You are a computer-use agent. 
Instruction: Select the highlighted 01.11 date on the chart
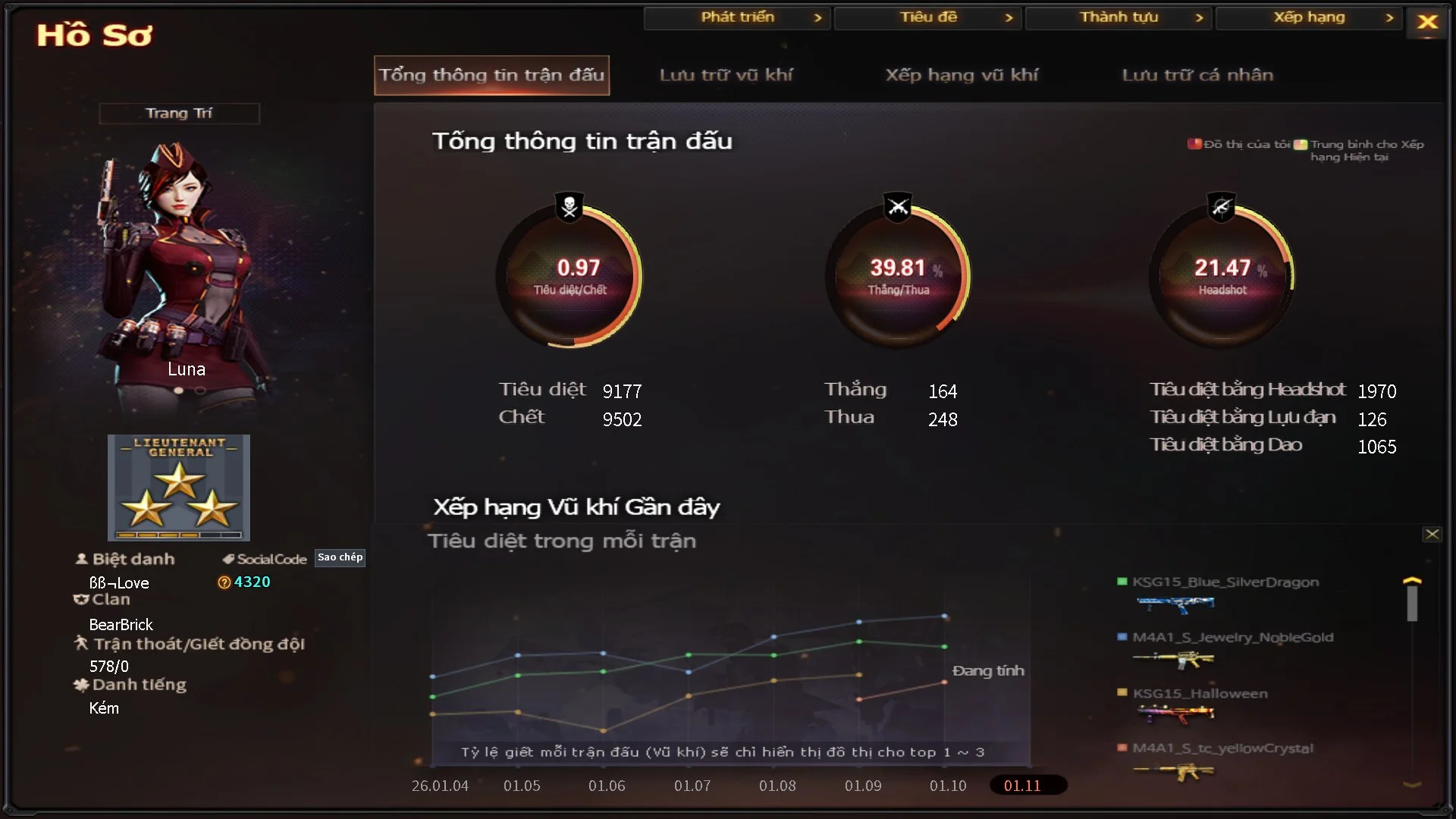tap(1028, 786)
